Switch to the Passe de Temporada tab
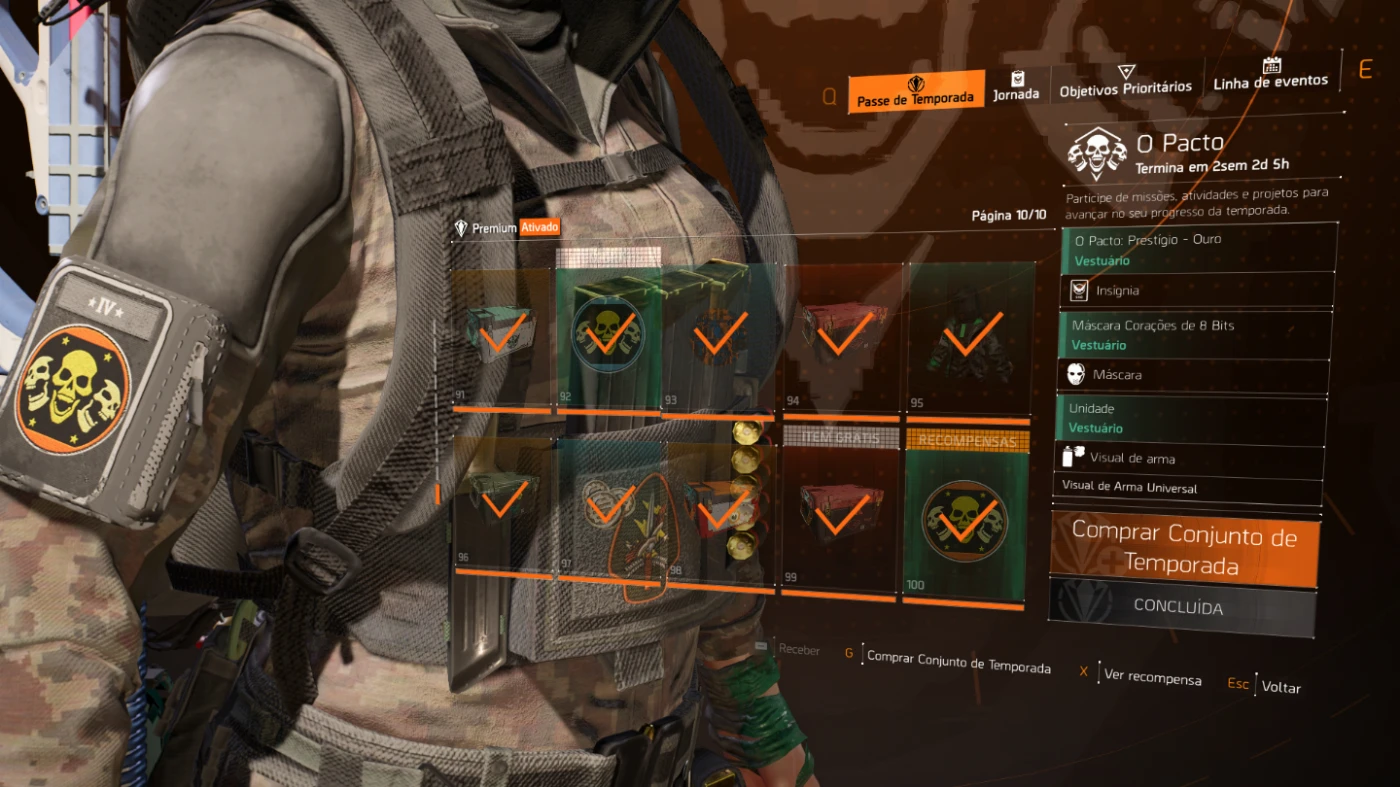This screenshot has height=787, width=1400. tap(914, 92)
